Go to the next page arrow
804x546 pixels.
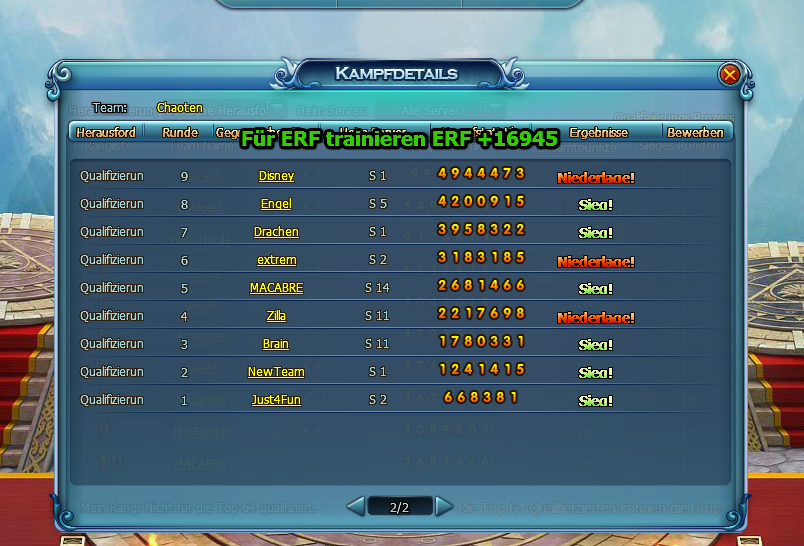click(x=444, y=507)
